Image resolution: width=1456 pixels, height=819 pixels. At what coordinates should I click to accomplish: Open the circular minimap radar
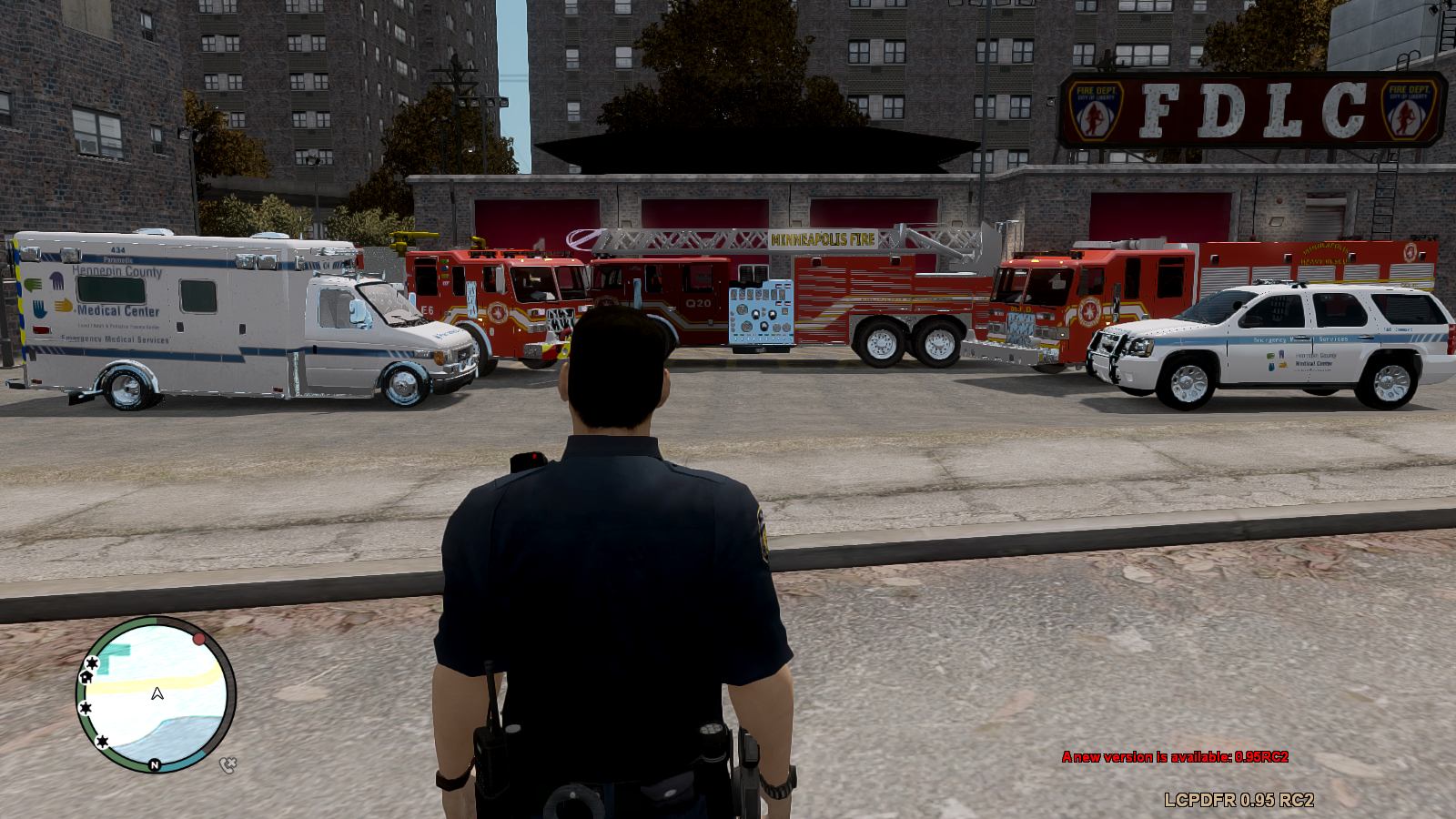click(x=156, y=694)
